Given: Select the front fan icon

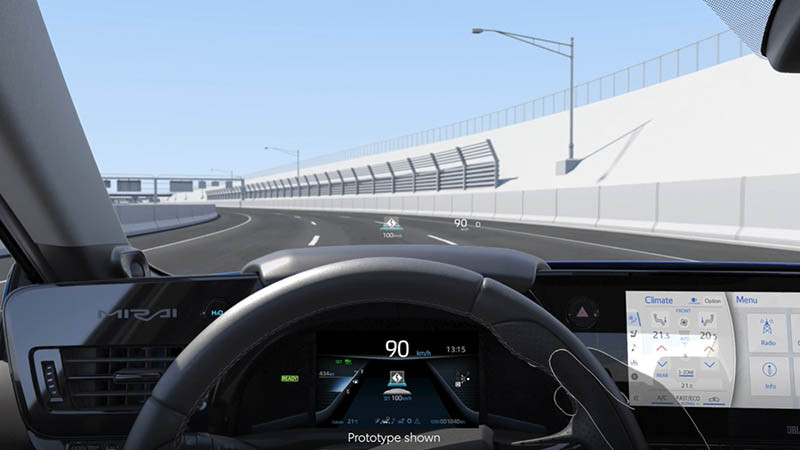Looking at the screenshot, I should tap(685, 319).
